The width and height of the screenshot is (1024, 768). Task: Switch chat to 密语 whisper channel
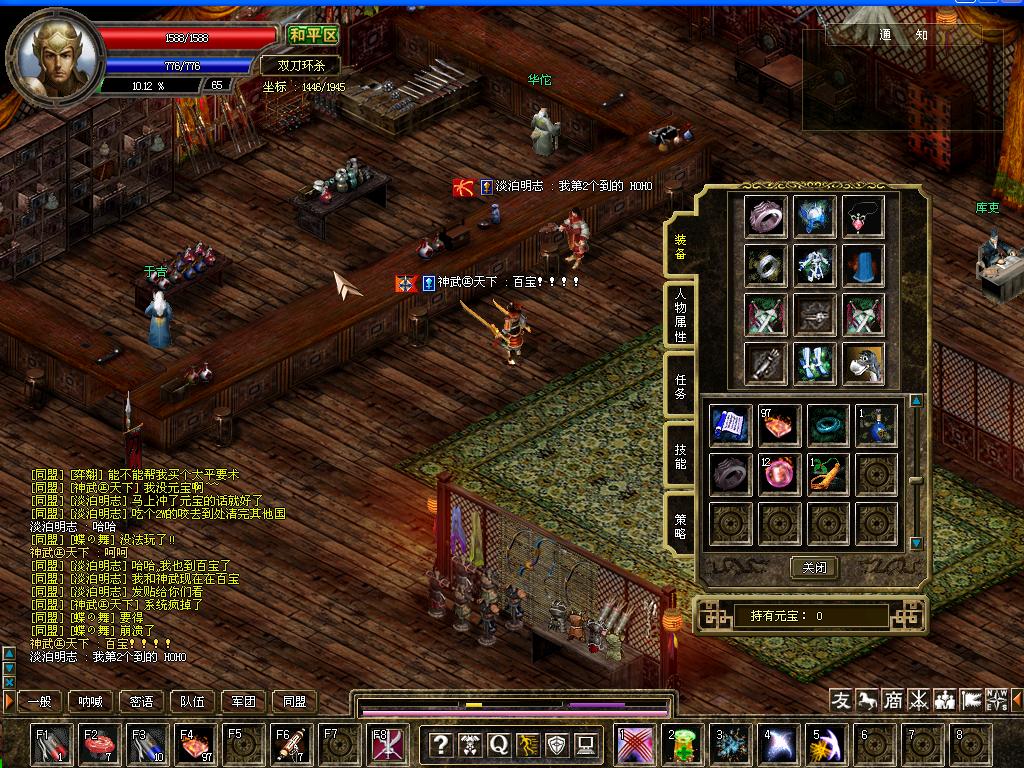pyautogui.click(x=142, y=702)
